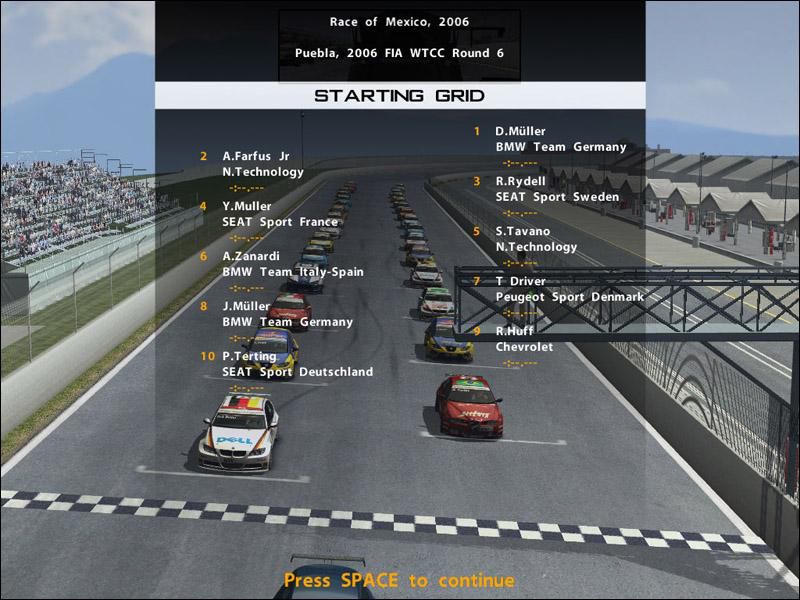This screenshot has width=800, height=600.
Task: Select T Driver Peugeot Sport Denmark entry
Action: coord(568,289)
